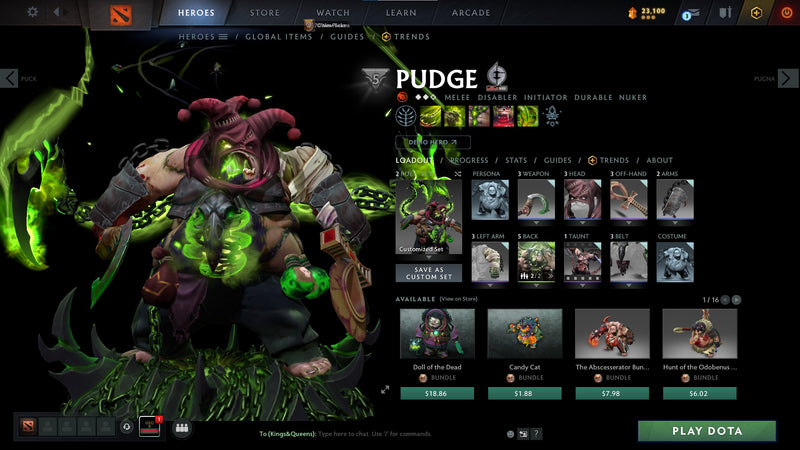Click the green Play Dota button
Viewport: 800px width, 450px height.
[x=707, y=431]
